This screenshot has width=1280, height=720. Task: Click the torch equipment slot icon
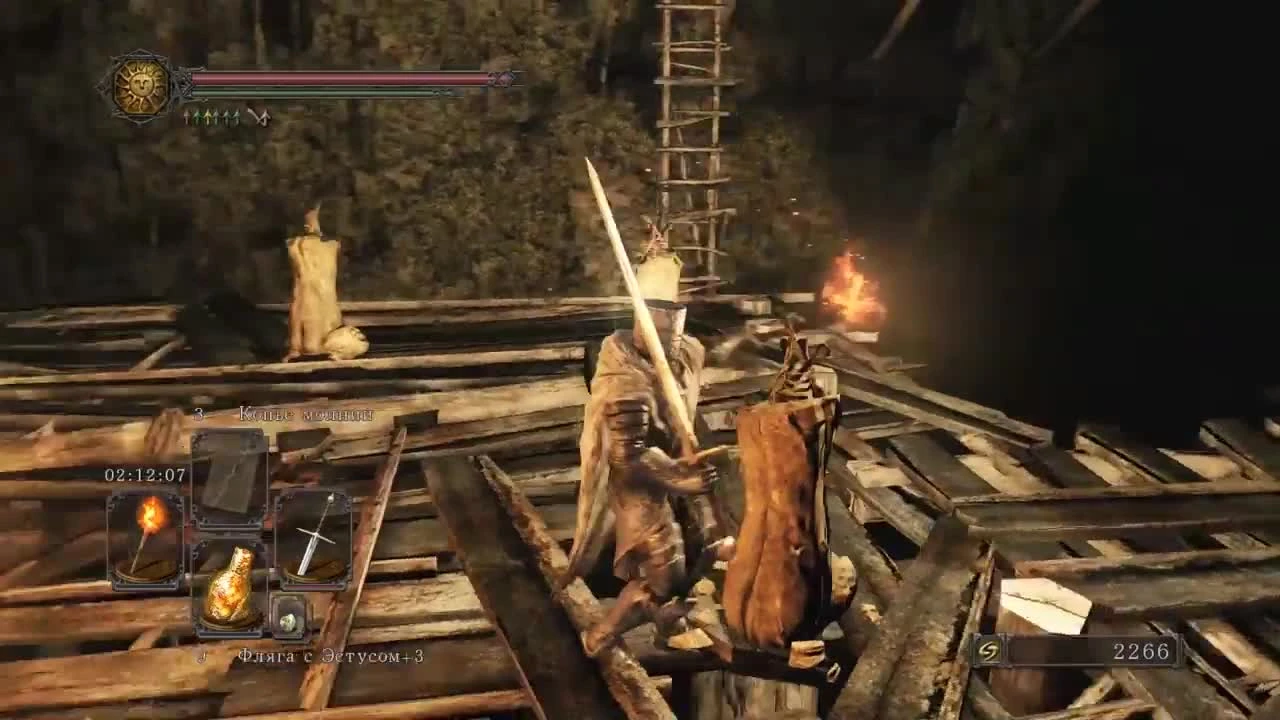pyautogui.click(x=145, y=540)
